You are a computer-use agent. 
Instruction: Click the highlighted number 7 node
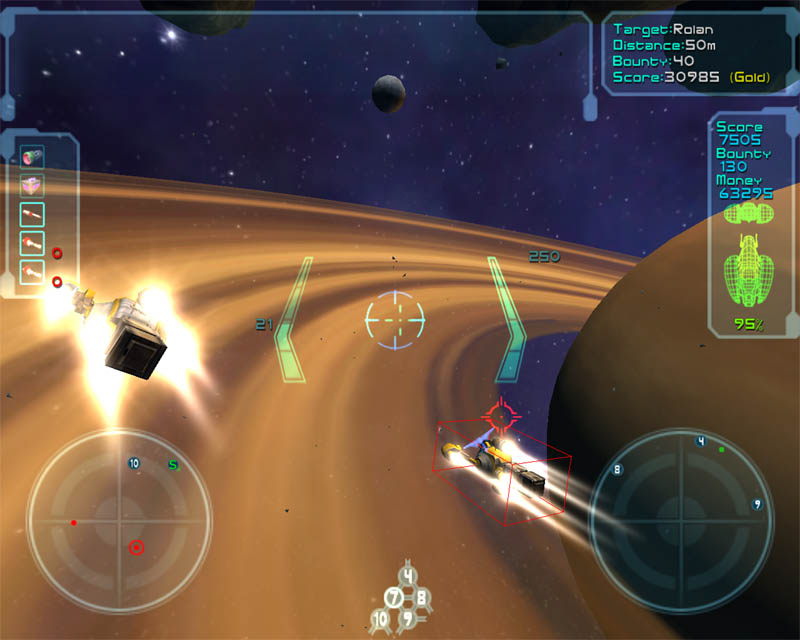pyautogui.click(x=394, y=598)
